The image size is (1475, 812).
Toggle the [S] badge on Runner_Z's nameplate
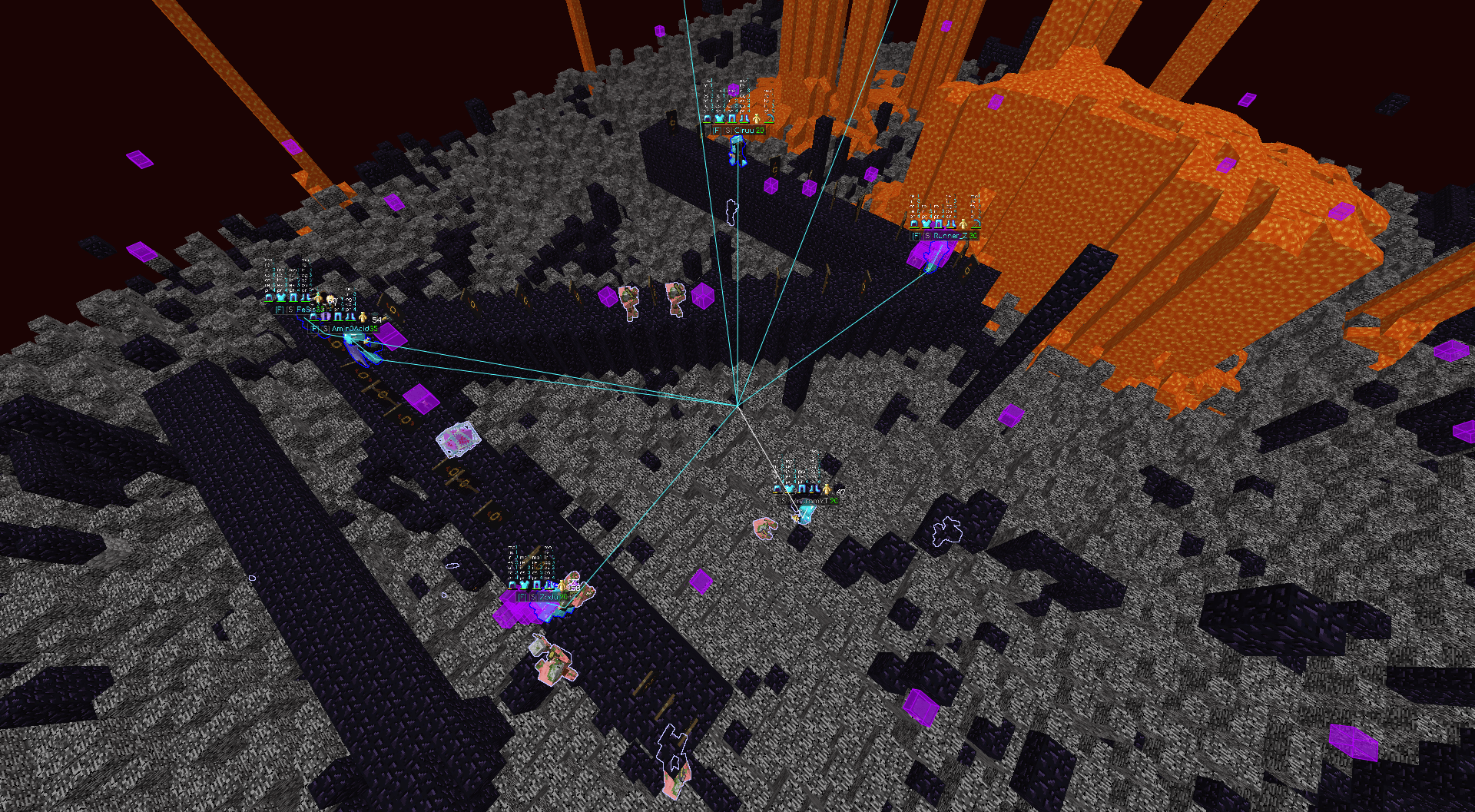(x=927, y=236)
